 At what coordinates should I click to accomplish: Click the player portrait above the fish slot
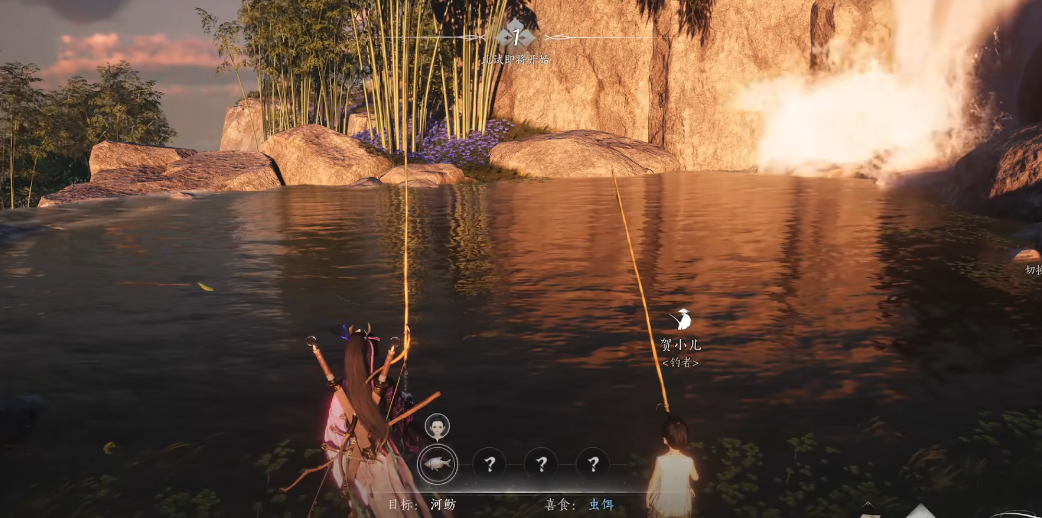[x=437, y=427]
